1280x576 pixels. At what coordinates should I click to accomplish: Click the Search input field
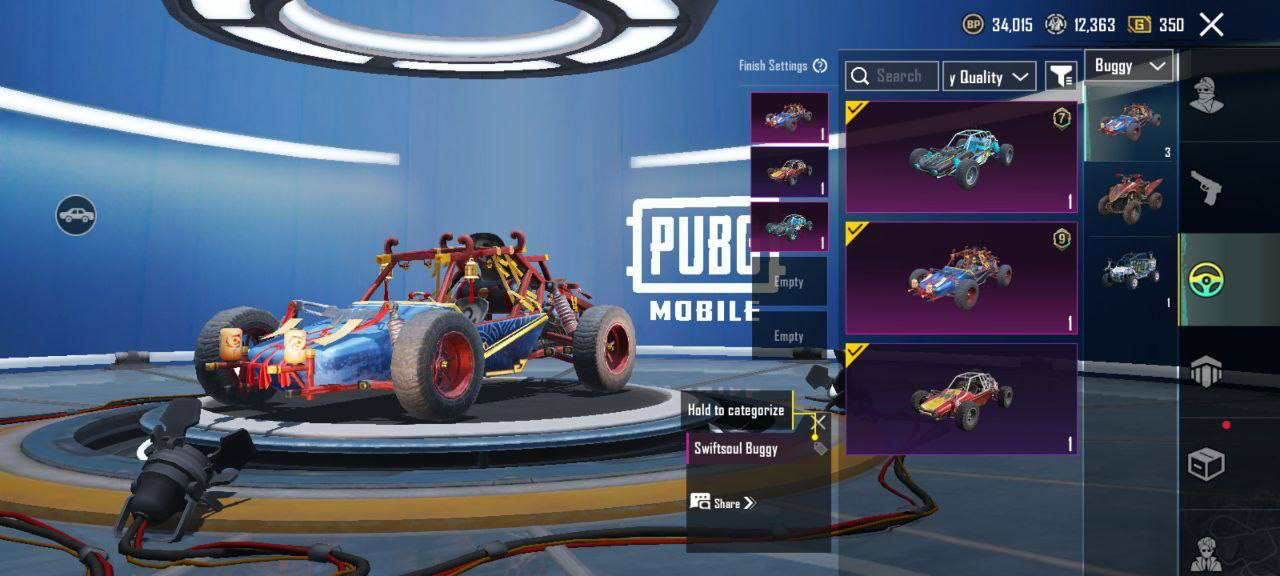click(x=892, y=76)
